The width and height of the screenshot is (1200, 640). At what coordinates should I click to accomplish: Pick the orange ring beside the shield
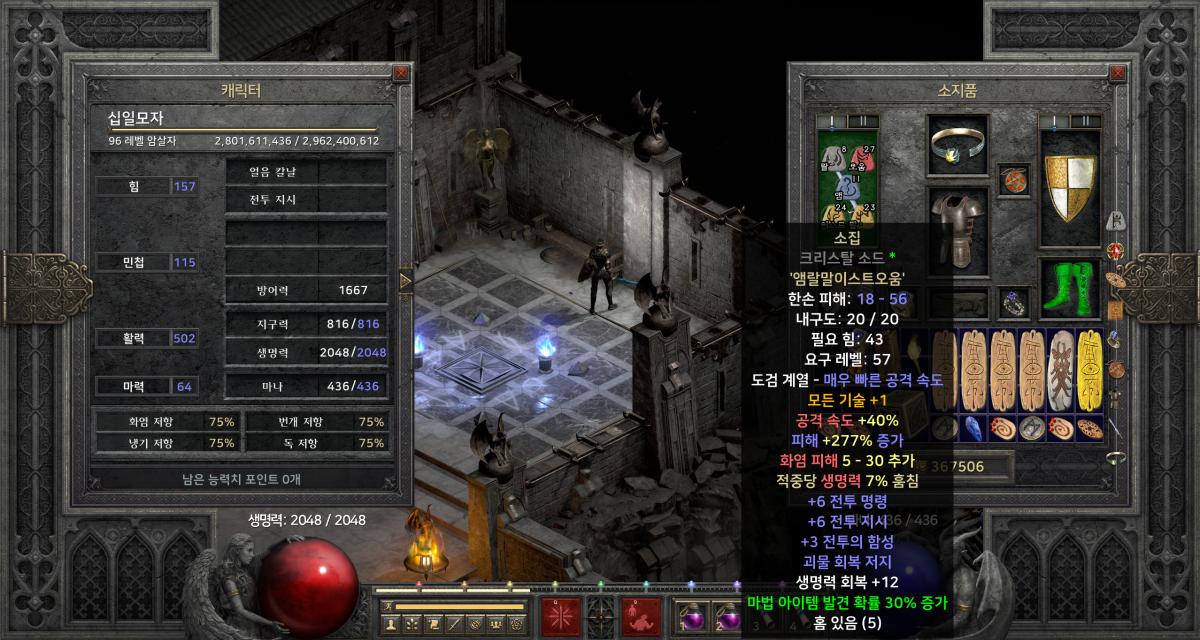[1014, 181]
